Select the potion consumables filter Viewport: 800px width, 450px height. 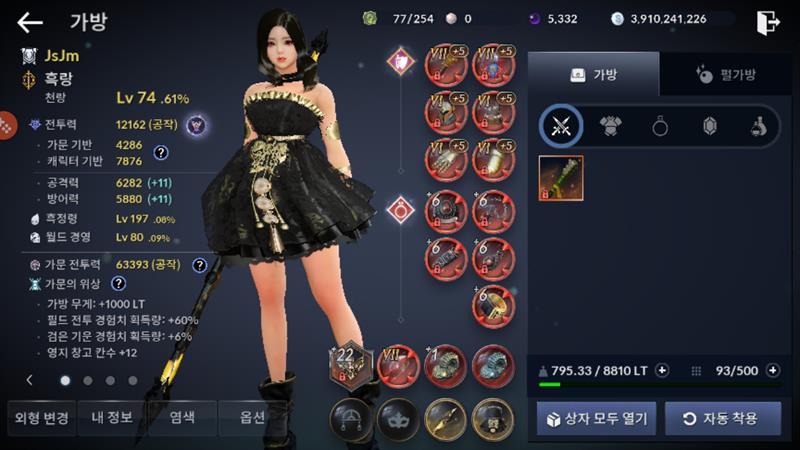[759, 125]
